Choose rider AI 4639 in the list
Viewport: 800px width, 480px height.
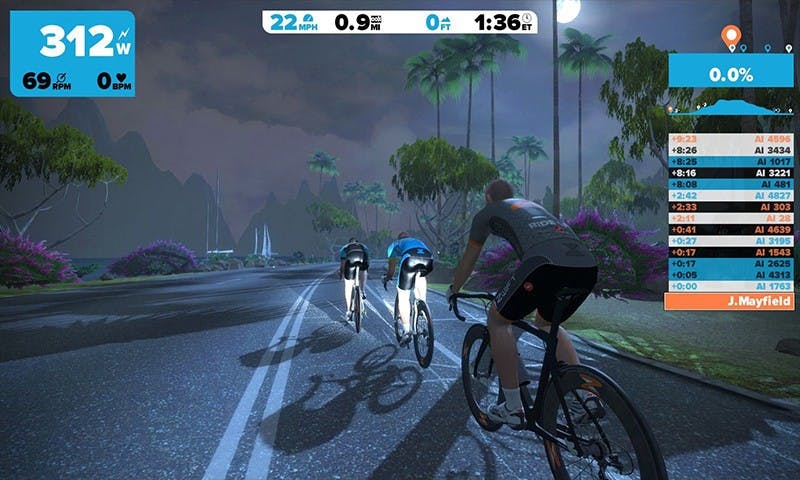tap(730, 229)
